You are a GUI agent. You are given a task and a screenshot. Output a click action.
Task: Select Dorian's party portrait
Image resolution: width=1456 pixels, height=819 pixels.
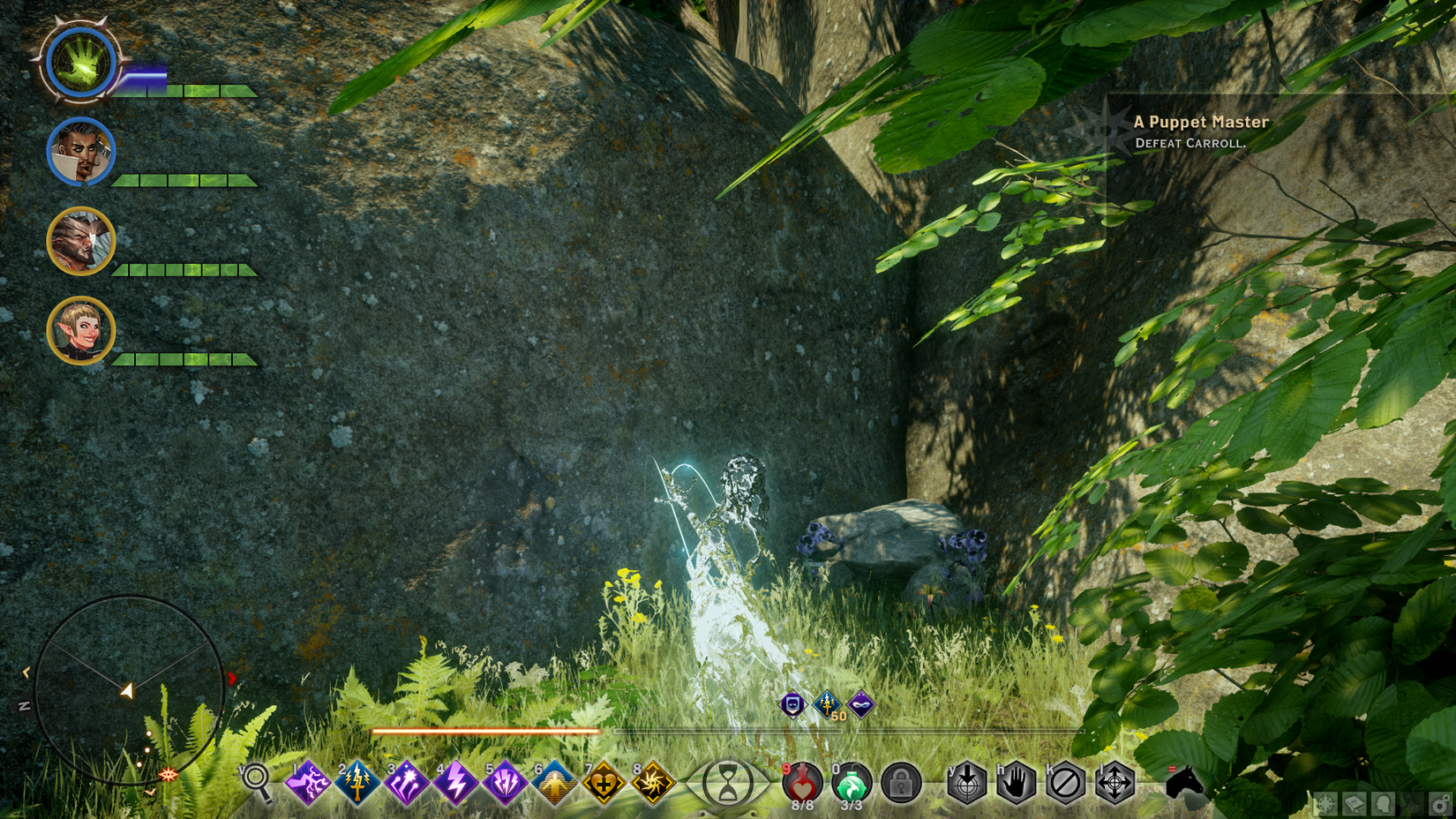[80, 152]
